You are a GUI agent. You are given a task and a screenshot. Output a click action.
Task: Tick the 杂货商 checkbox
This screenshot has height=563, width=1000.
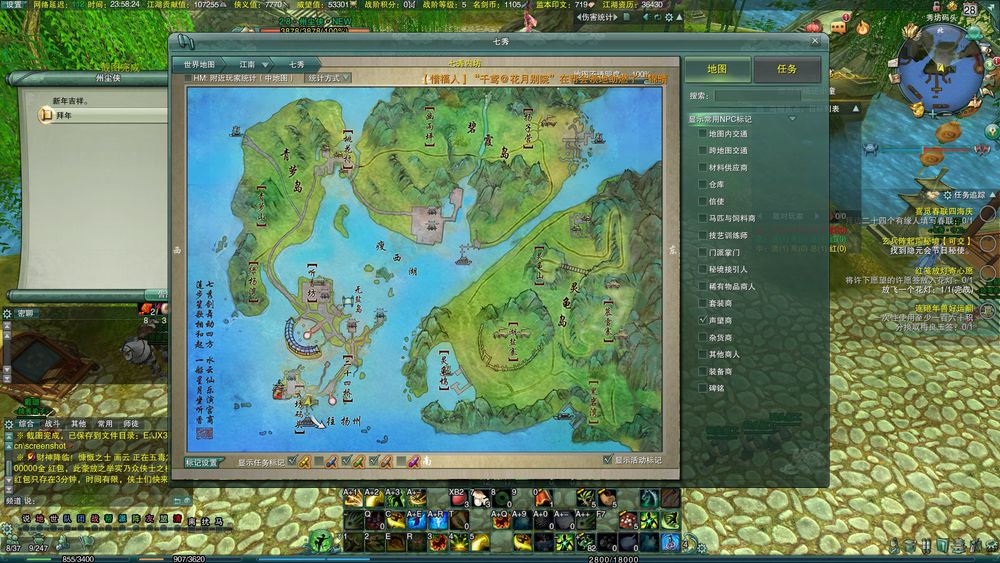(703, 337)
